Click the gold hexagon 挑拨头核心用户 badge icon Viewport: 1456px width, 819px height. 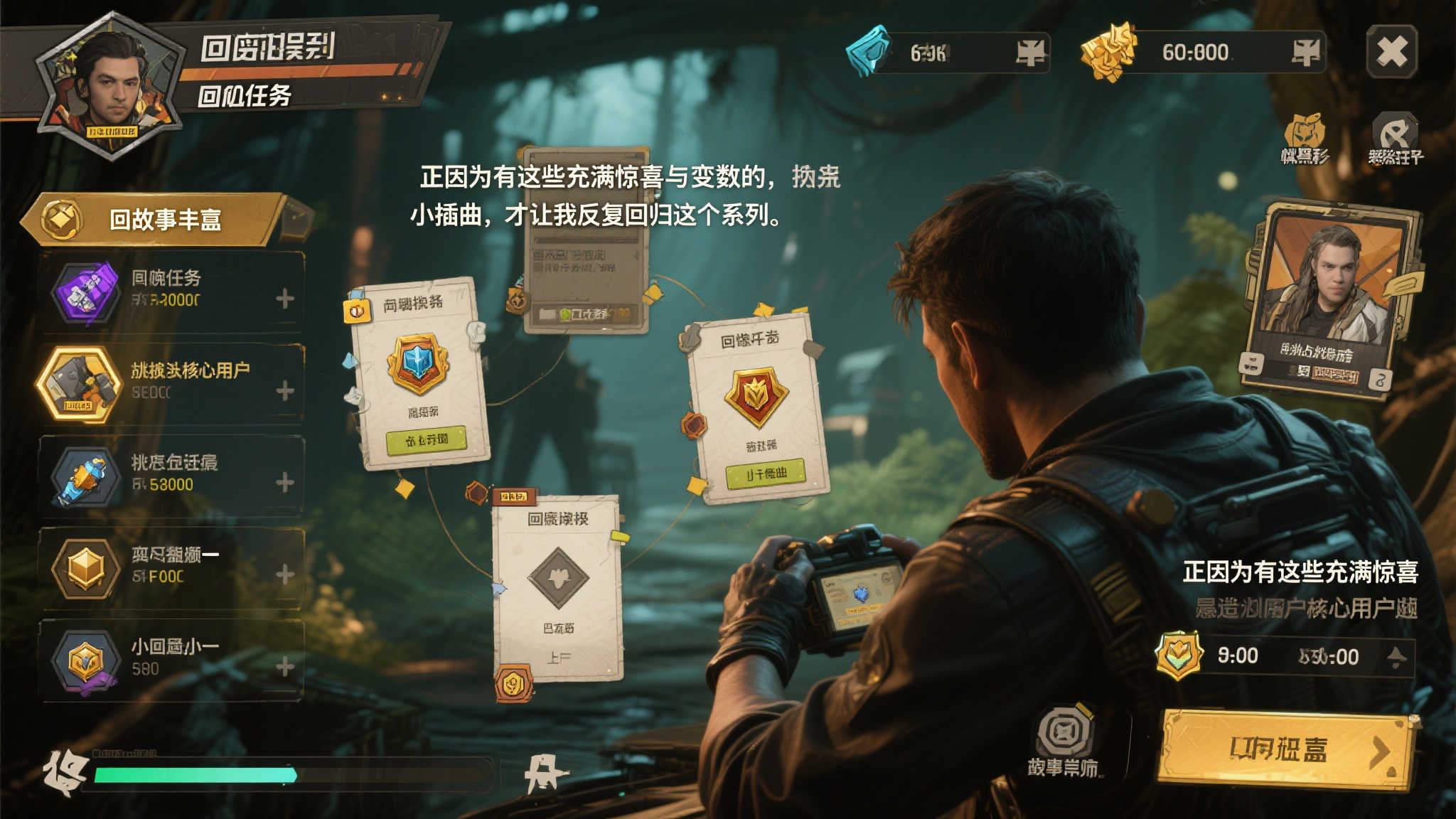[85, 381]
